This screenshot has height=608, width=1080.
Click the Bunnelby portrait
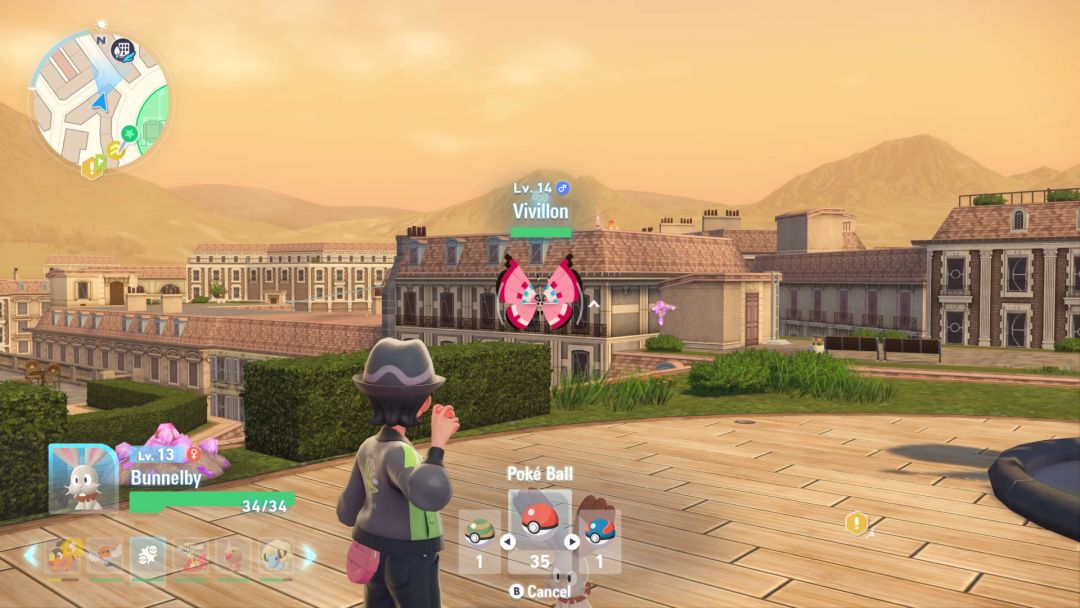point(83,479)
